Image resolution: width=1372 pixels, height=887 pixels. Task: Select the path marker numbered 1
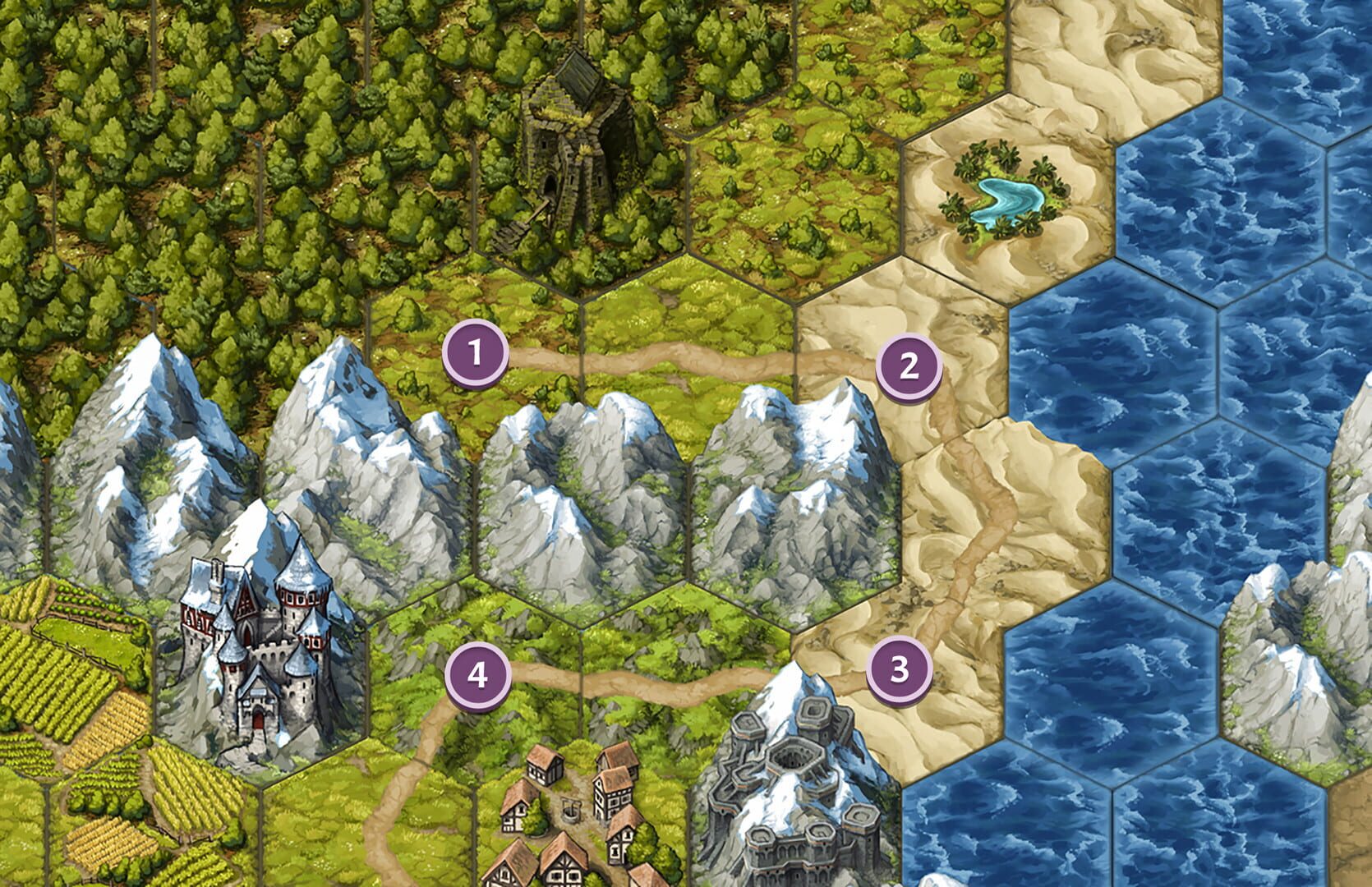475,354
